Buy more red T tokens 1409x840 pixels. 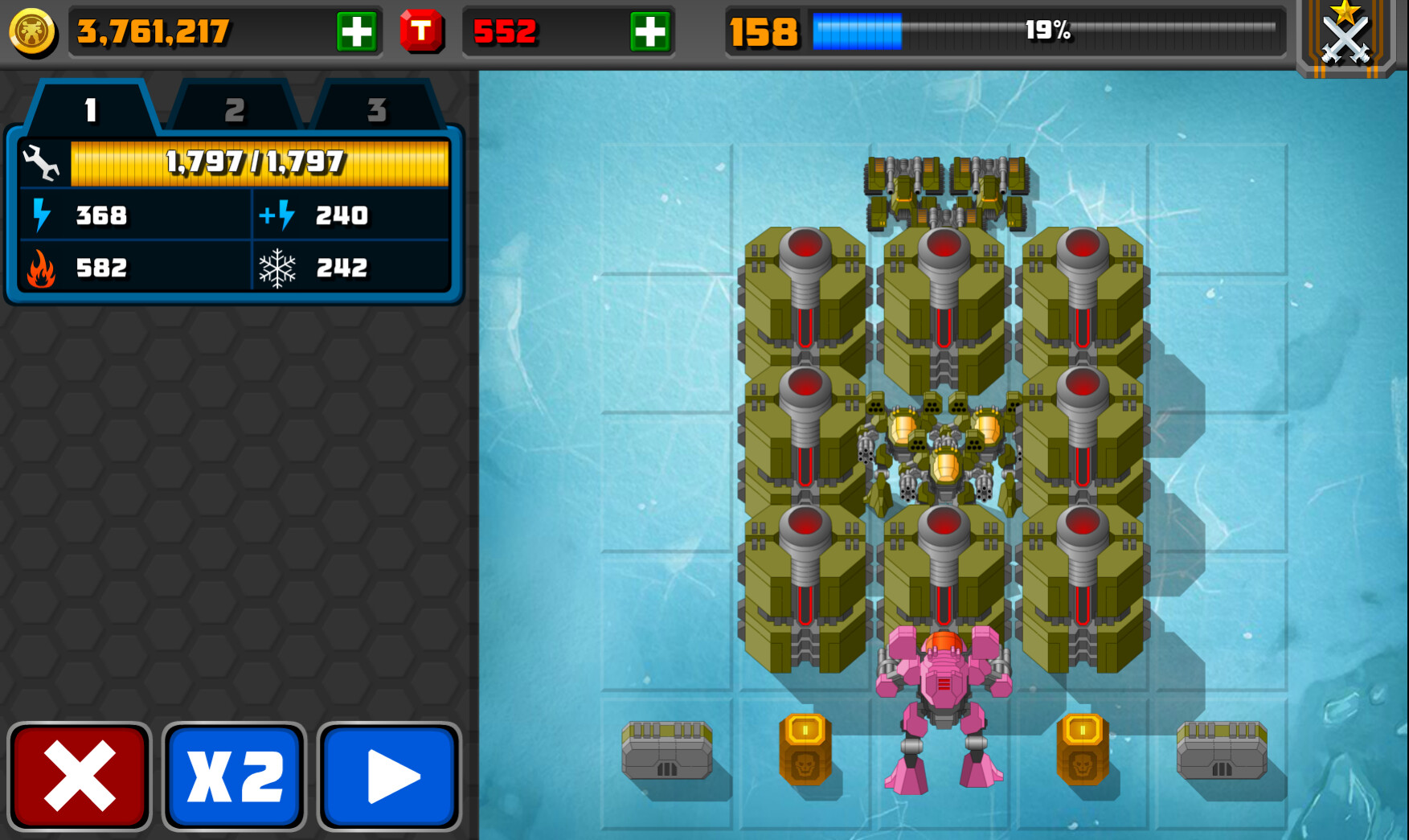pyautogui.click(x=649, y=33)
